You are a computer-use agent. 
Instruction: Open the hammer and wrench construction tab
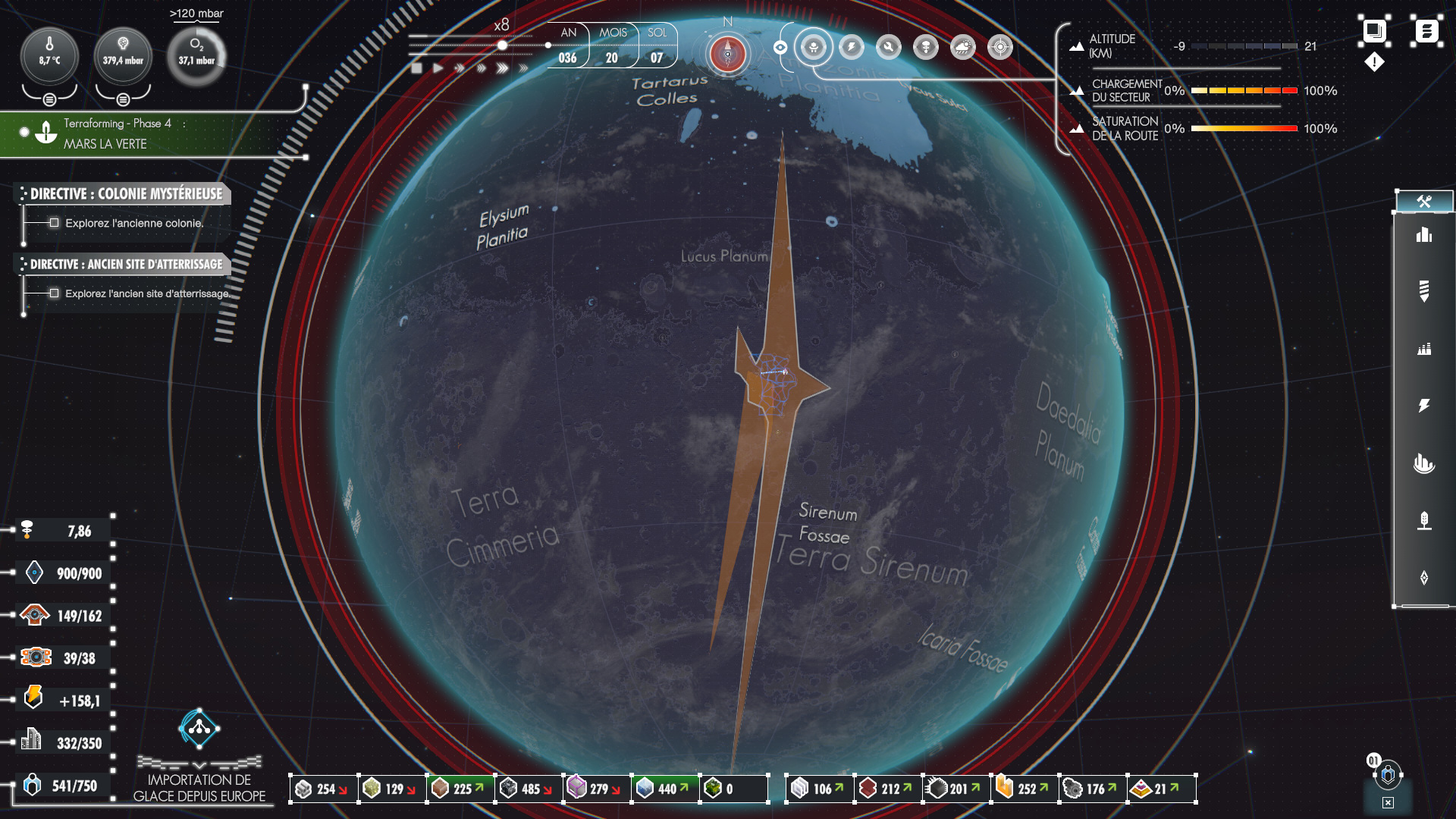pos(1424,202)
